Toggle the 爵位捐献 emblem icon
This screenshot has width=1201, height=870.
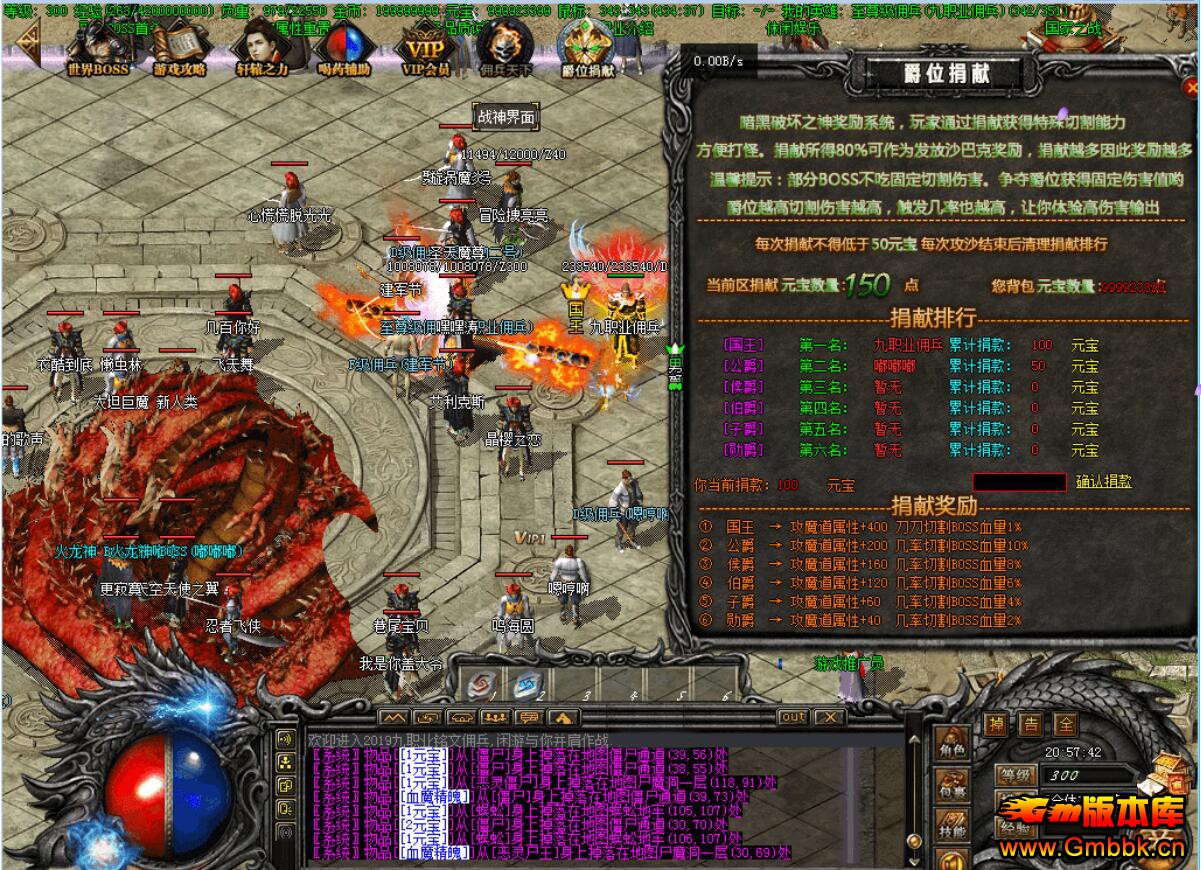(587, 48)
